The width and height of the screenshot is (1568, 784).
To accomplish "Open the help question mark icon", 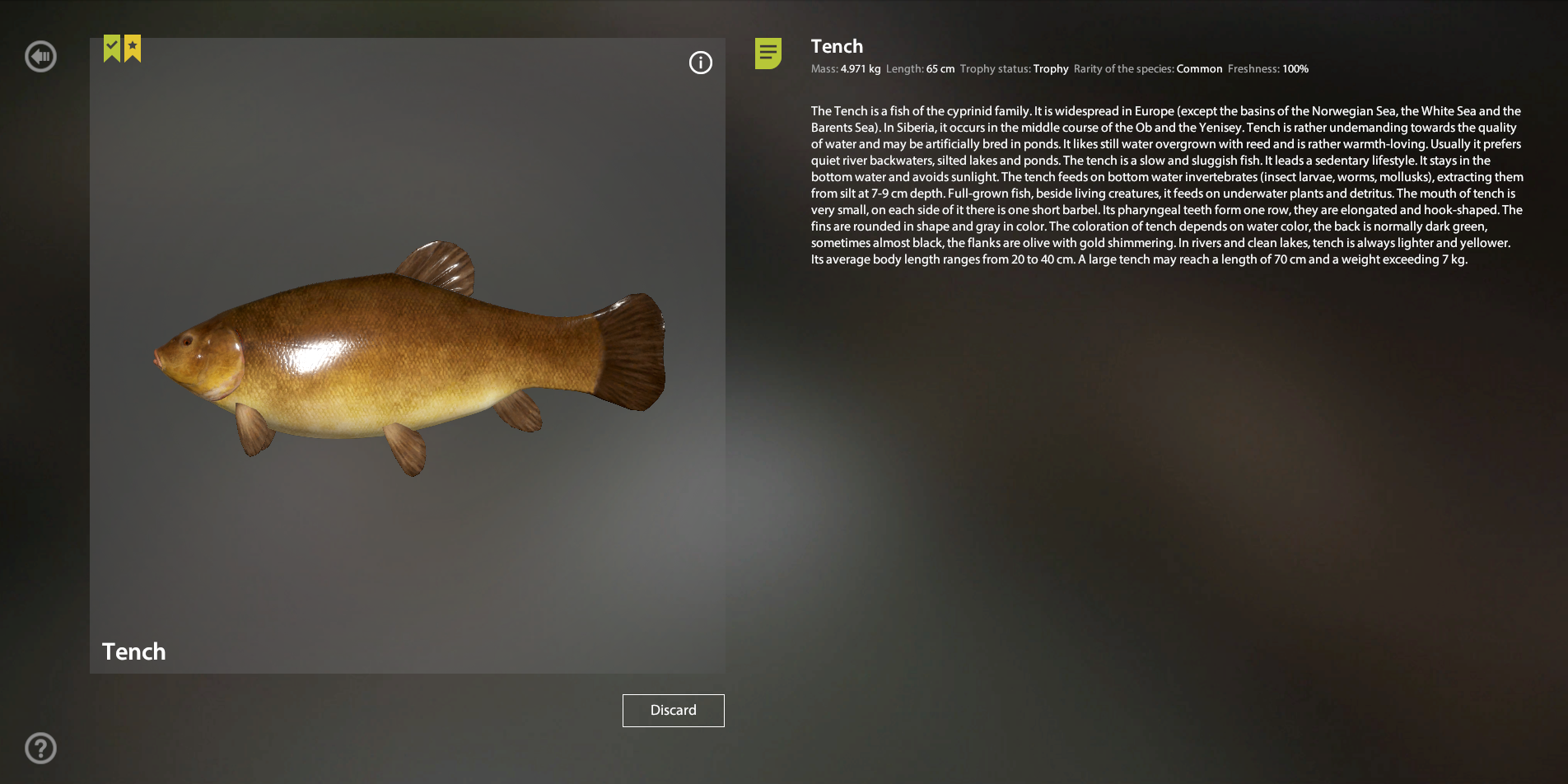I will point(40,748).
